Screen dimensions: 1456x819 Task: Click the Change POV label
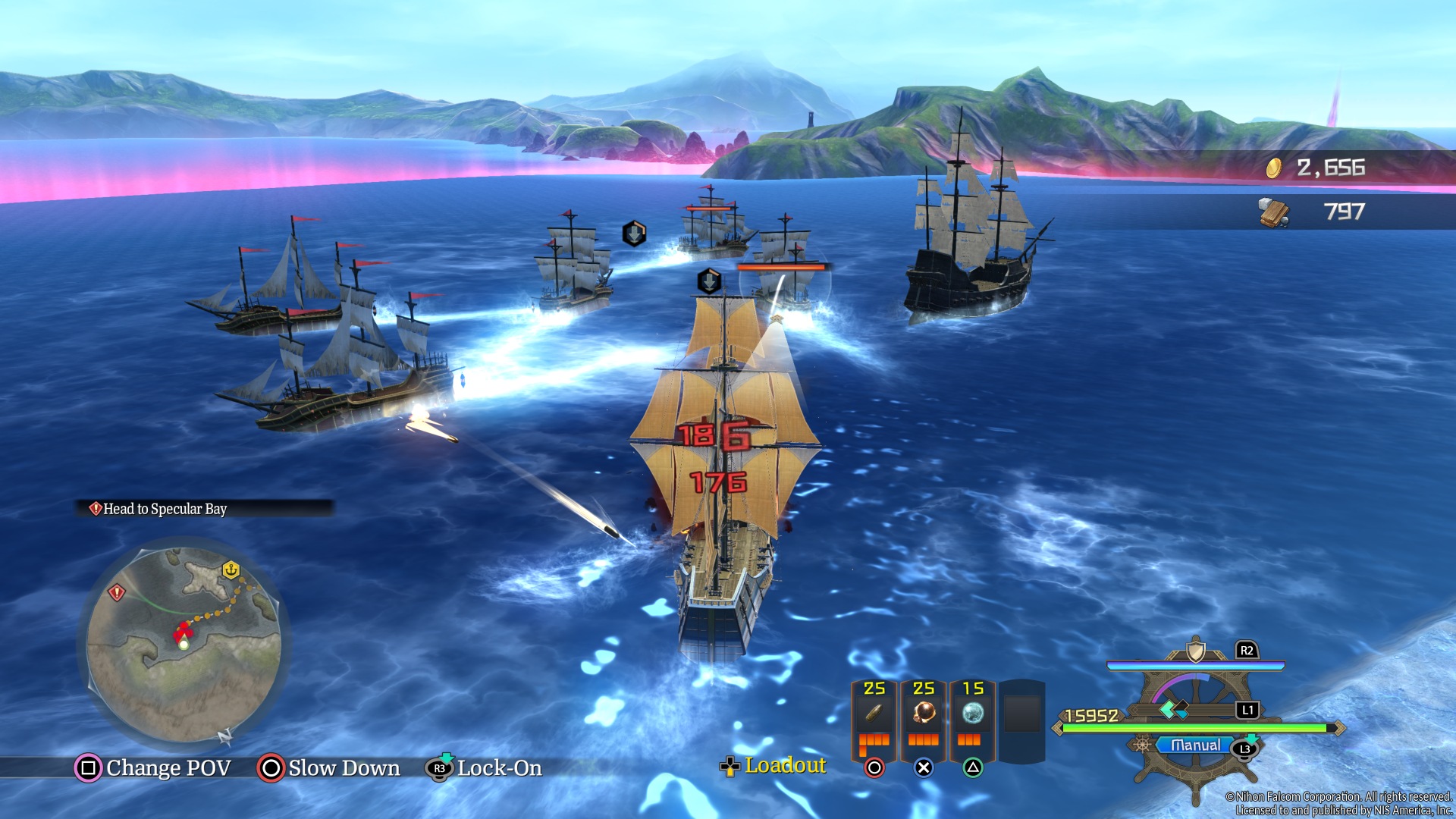168,768
